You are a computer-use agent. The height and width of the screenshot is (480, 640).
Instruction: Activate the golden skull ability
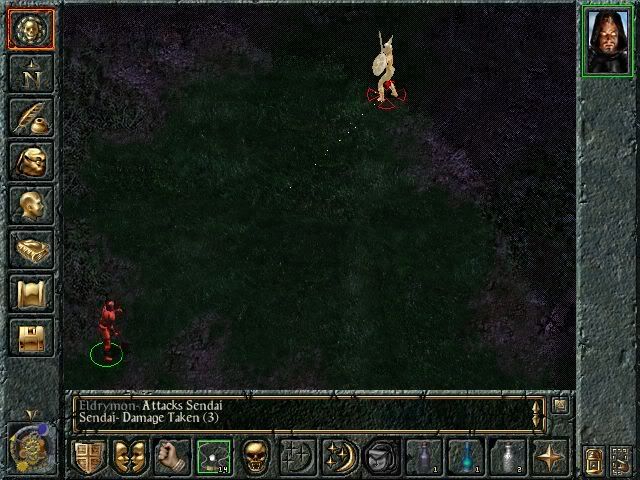click(257, 456)
